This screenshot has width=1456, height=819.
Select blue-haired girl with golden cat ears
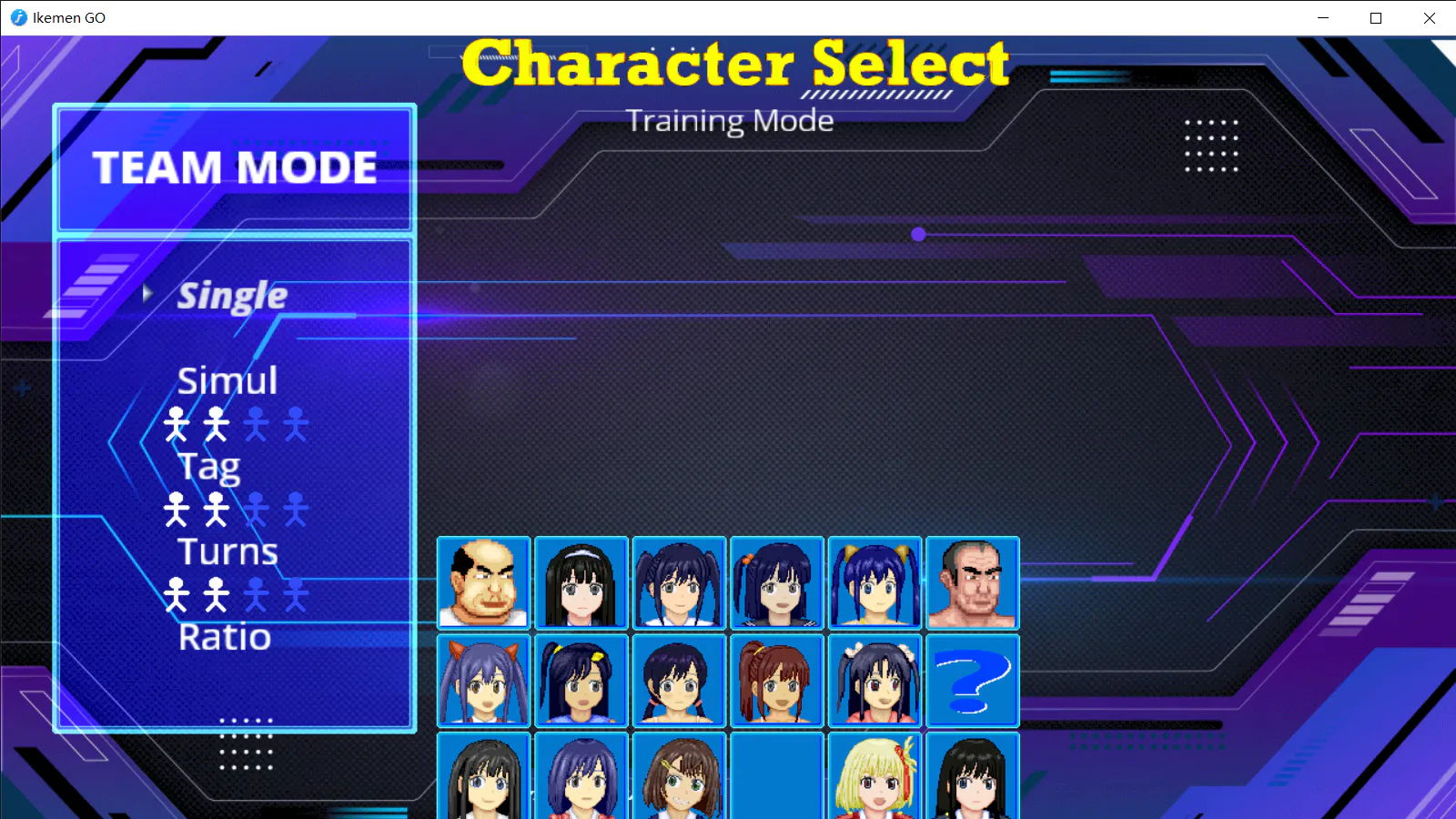[875, 583]
